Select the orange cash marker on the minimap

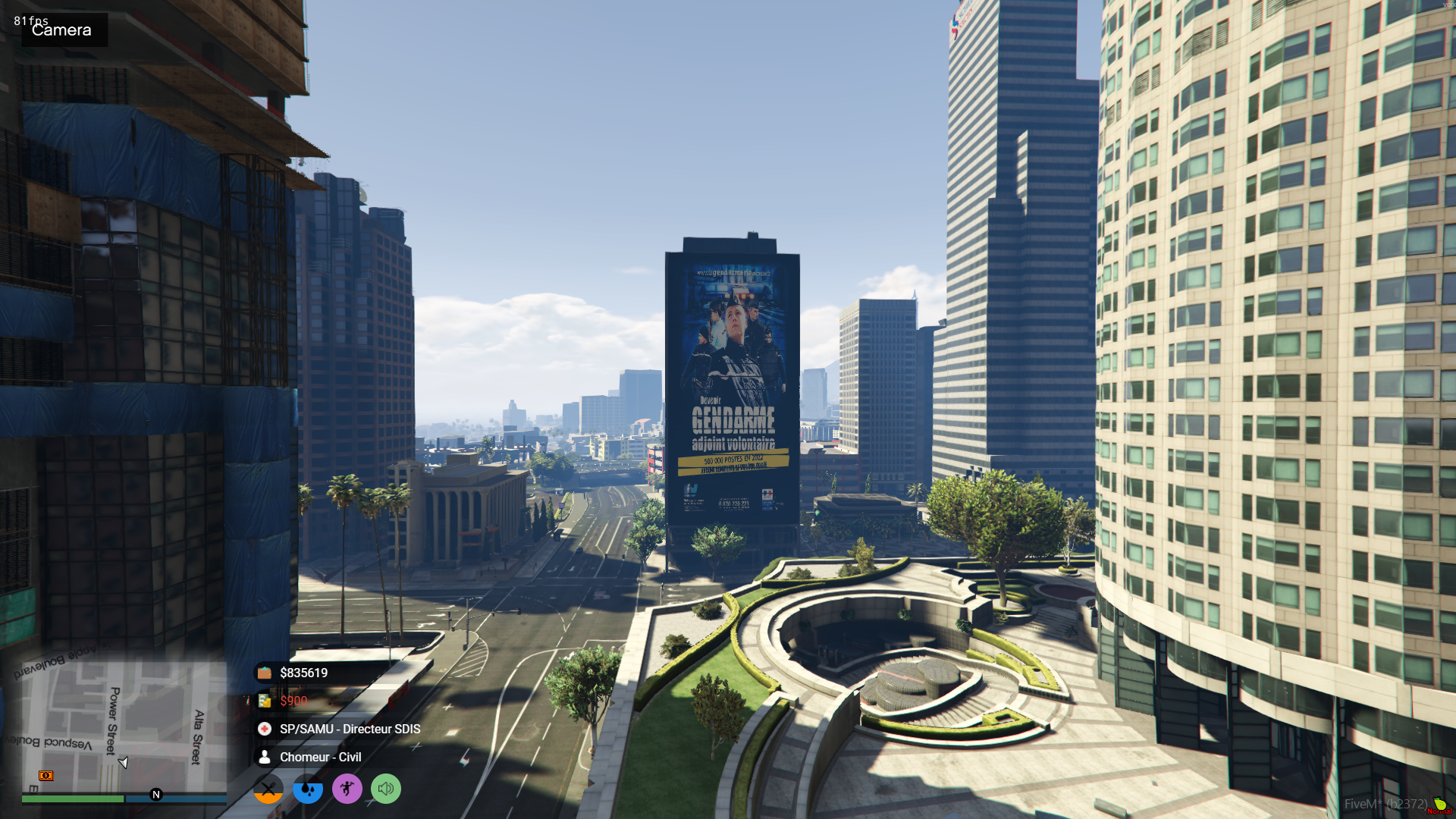46,775
